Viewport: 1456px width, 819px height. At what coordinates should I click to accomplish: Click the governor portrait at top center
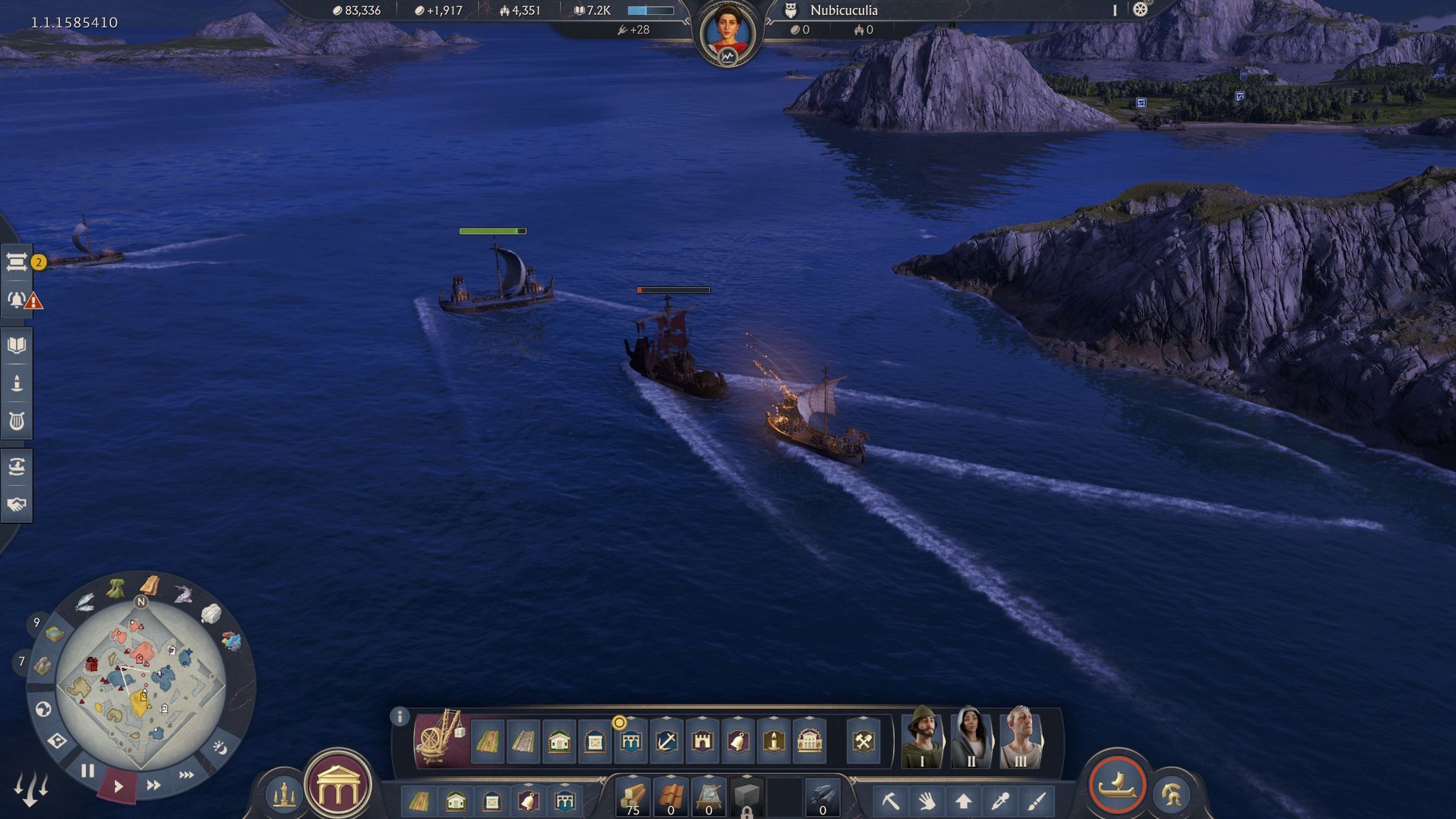[727, 33]
